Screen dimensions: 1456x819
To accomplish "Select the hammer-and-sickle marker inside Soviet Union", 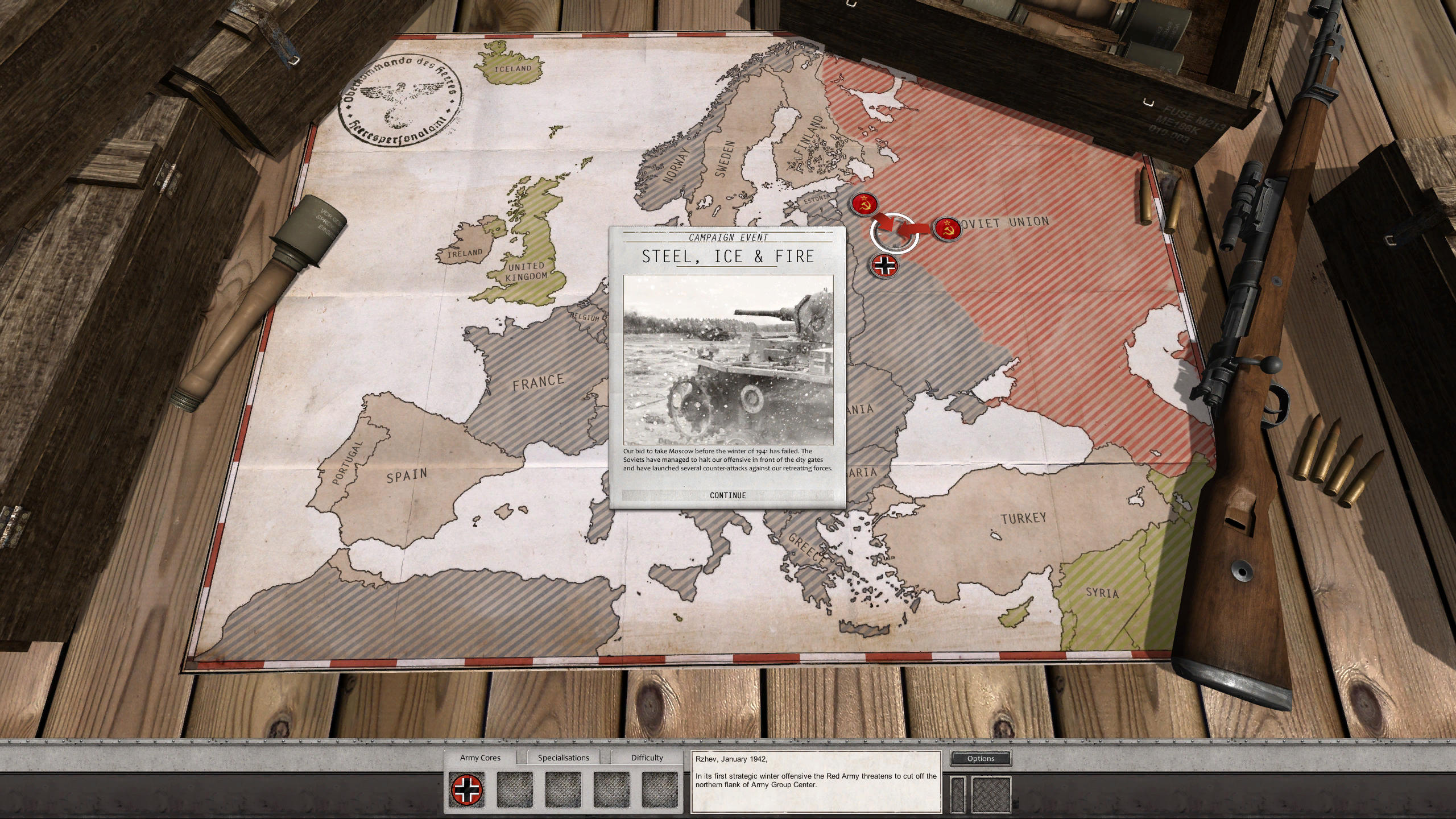I will coord(949,229).
